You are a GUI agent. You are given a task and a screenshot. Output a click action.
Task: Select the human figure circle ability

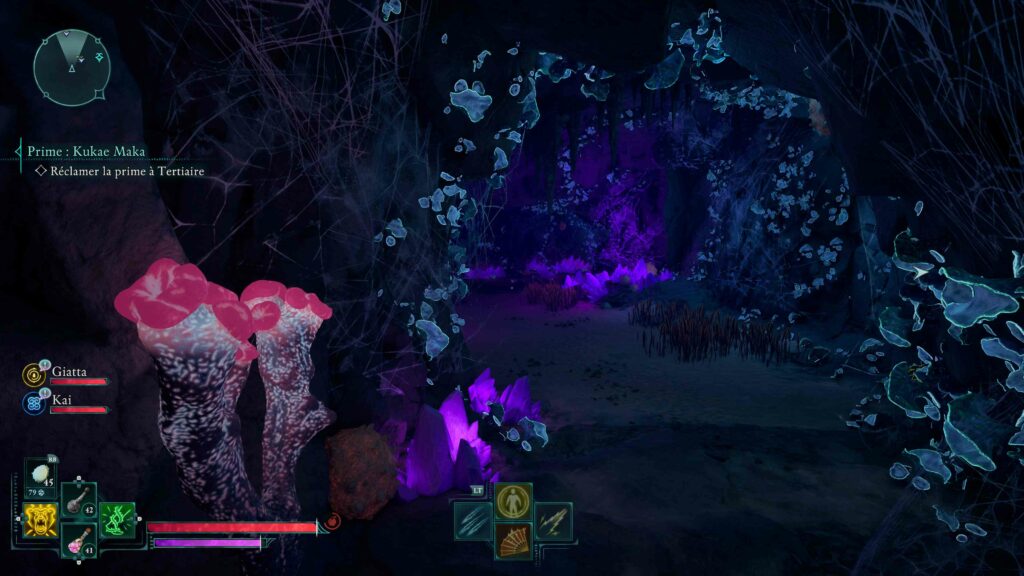tap(513, 500)
